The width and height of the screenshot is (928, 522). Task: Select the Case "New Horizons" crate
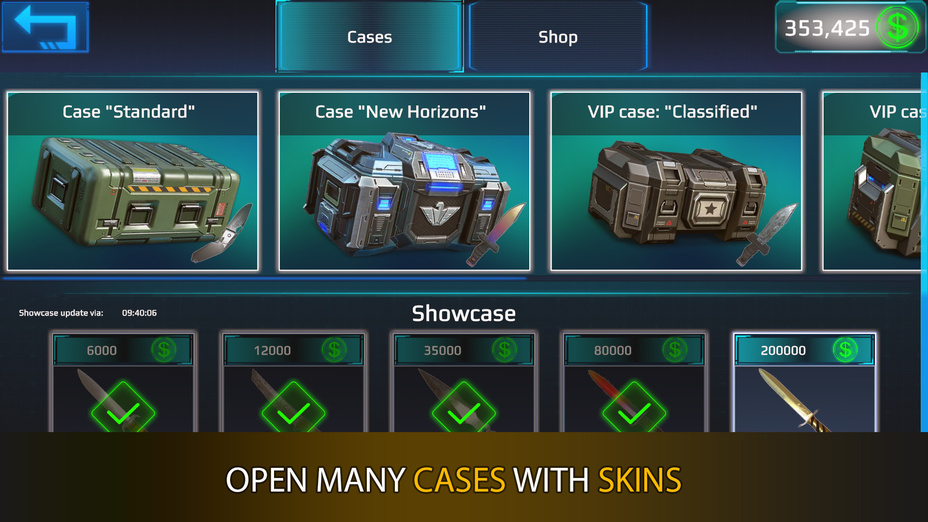tap(404, 182)
